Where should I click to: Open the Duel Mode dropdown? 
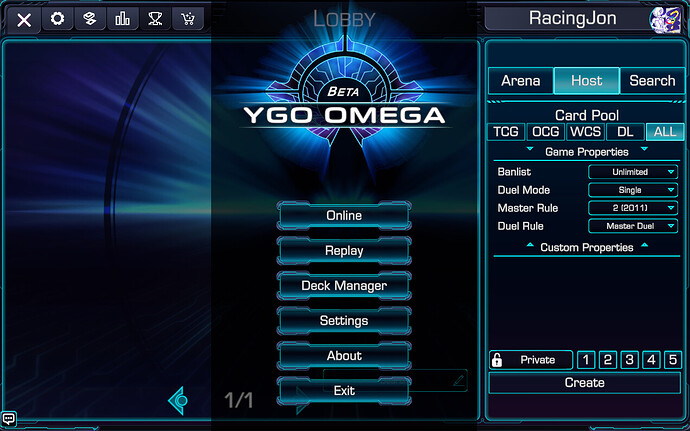point(633,190)
